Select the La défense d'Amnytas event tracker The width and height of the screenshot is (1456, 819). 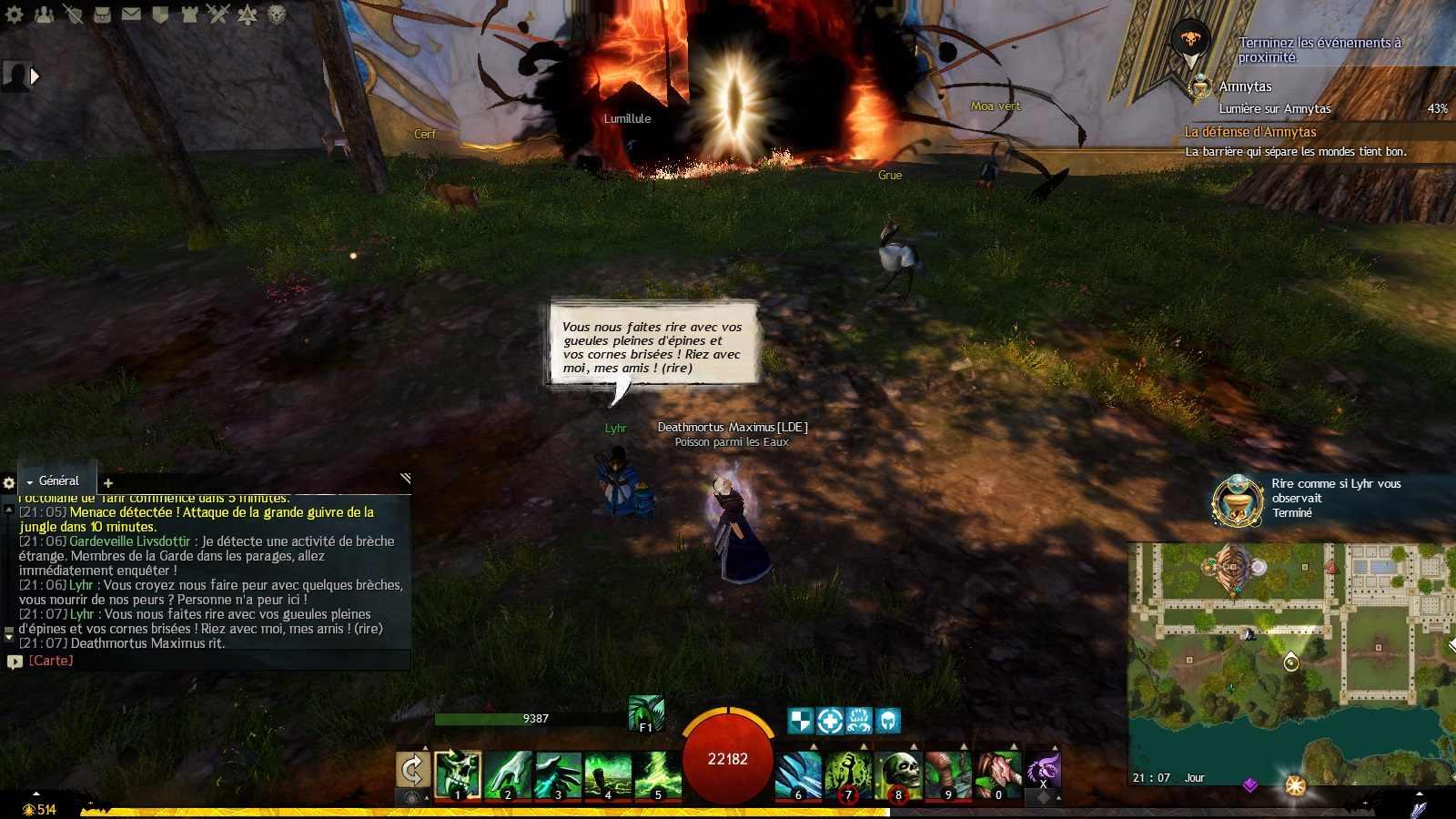click(1250, 132)
